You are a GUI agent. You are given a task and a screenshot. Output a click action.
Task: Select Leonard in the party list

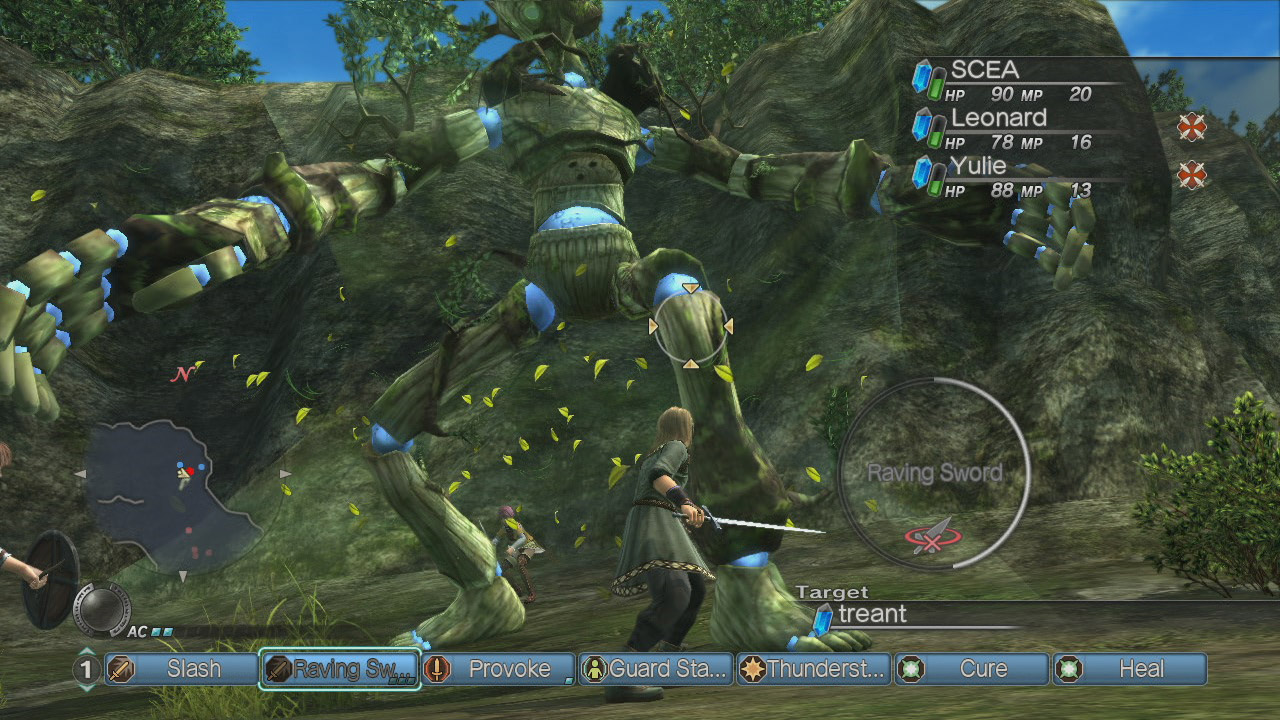(1010, 128)
